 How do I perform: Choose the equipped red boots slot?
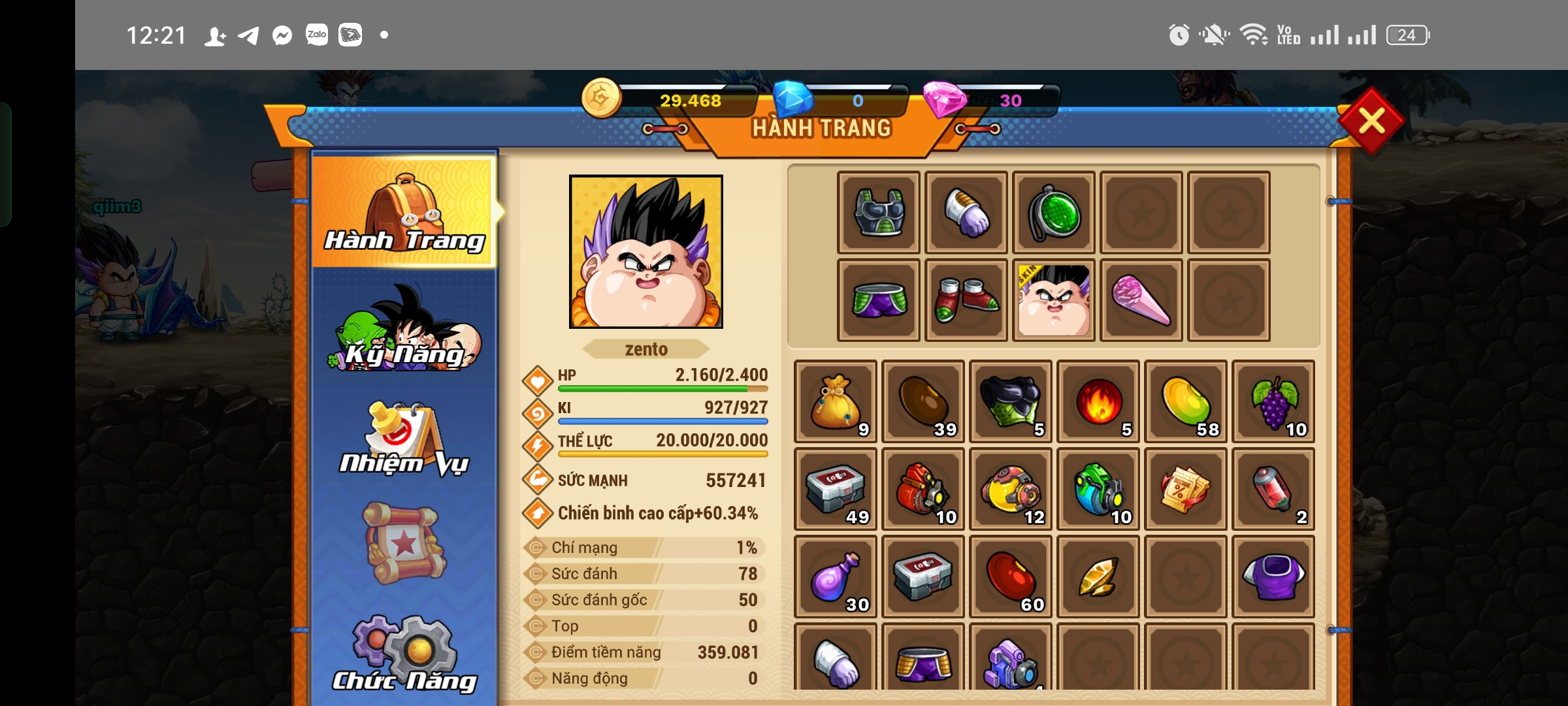click(x=966, y=300)
